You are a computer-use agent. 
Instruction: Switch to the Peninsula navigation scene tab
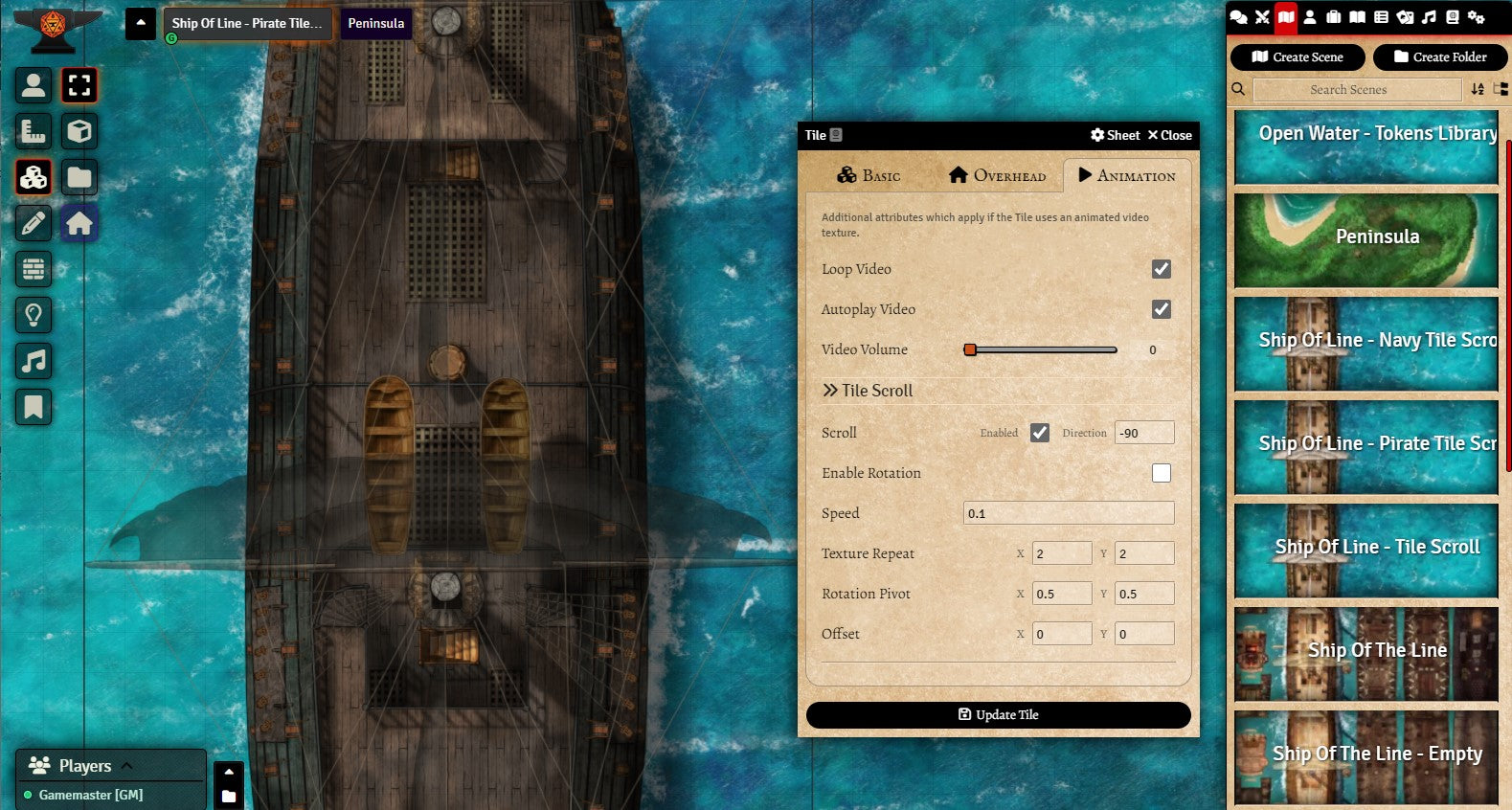tap(375, 23)
